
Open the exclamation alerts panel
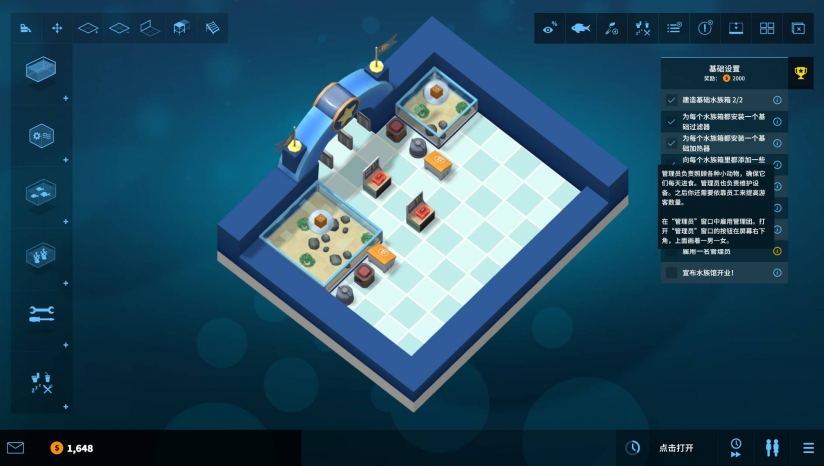pyautogui.click(x=705, y=28)
